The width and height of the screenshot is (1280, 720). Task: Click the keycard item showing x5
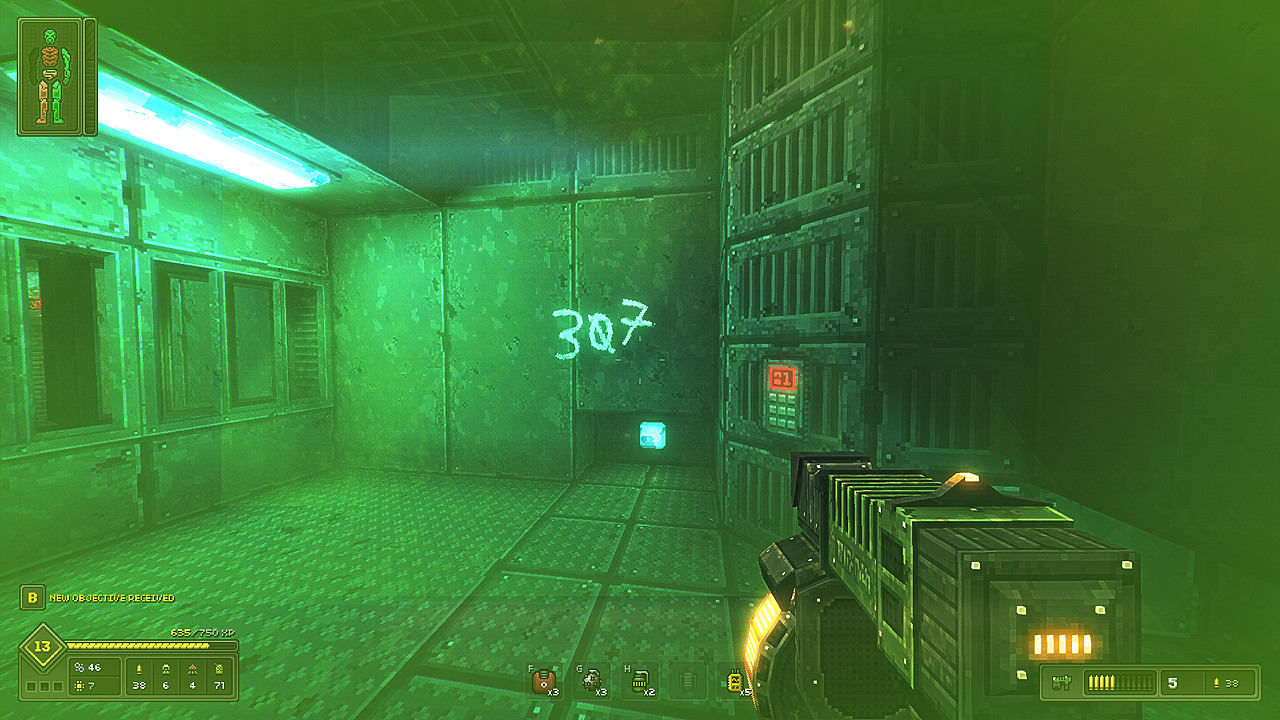pos(734,680)
